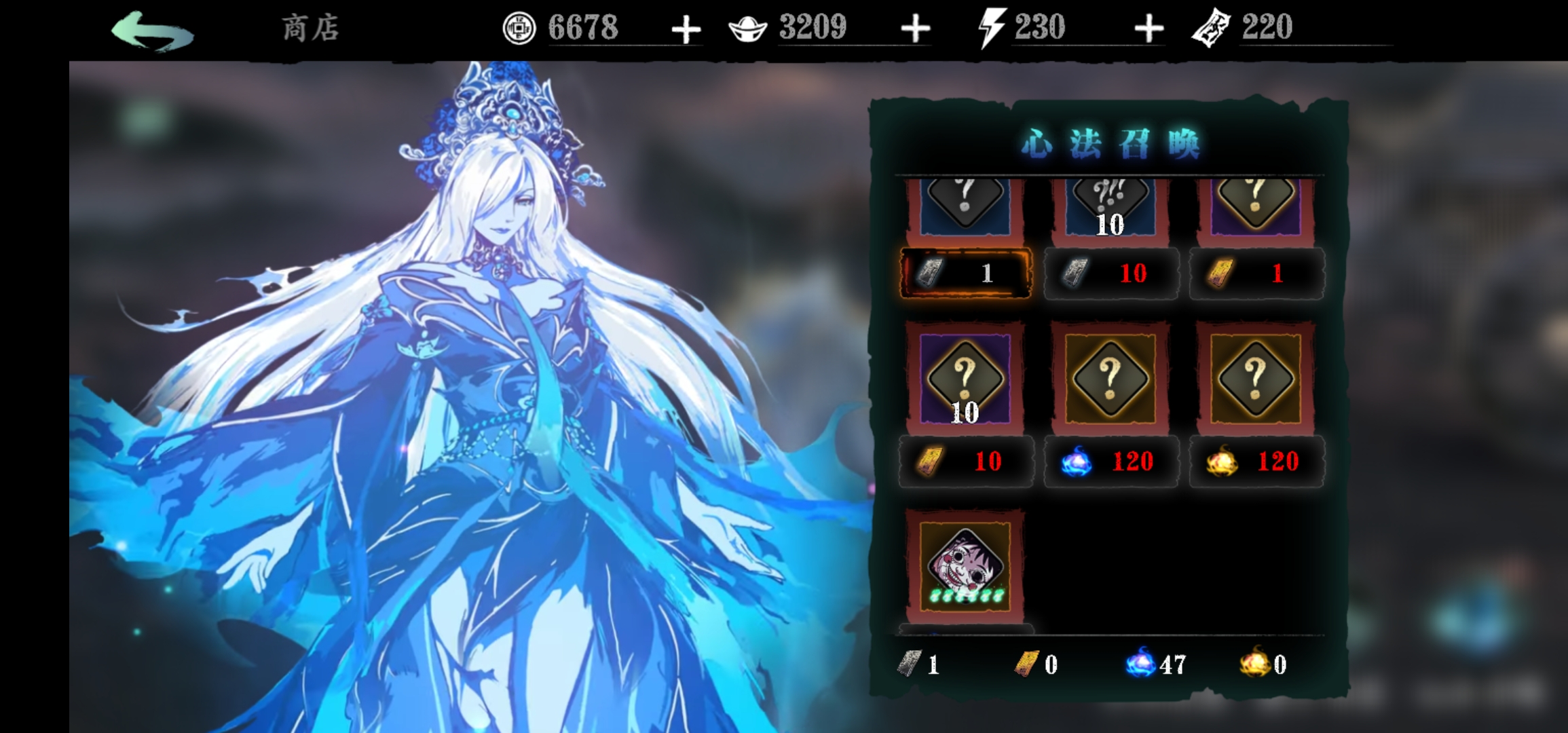
Task: Select the masked face art card
Action: pyautogui.click(x=965, y=565)
